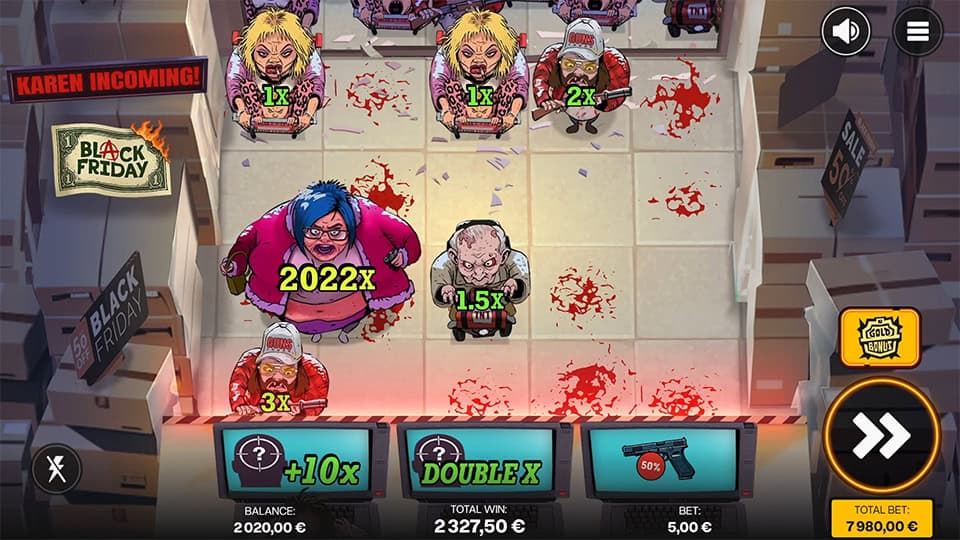
Task: Adjust the total bet amount
Action: coord(880,518)
